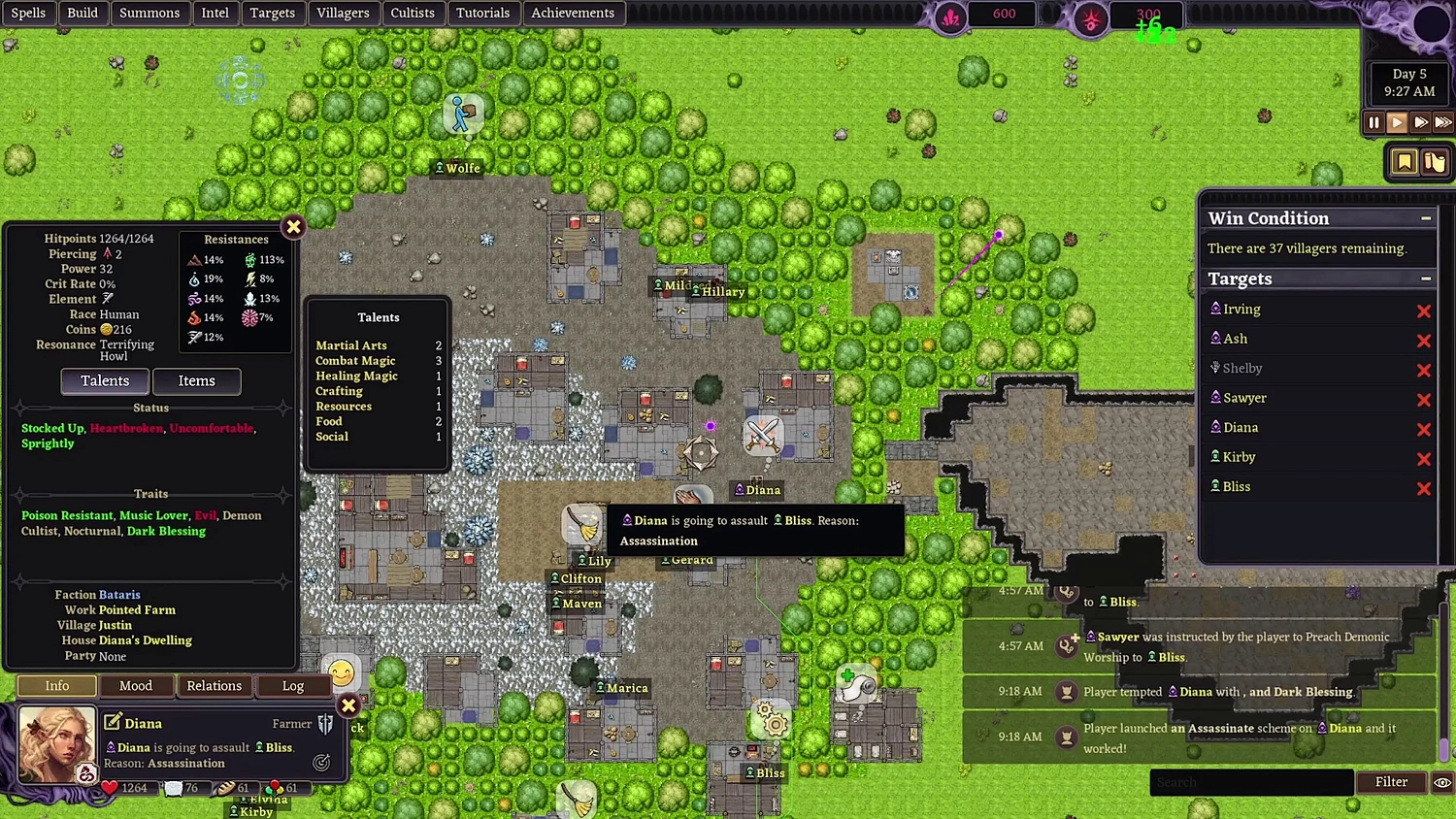The width and height of the screenshot is (1456, 819).
Task: Open the bookmarks icon below the time controls
Action: coord(1405,163)
